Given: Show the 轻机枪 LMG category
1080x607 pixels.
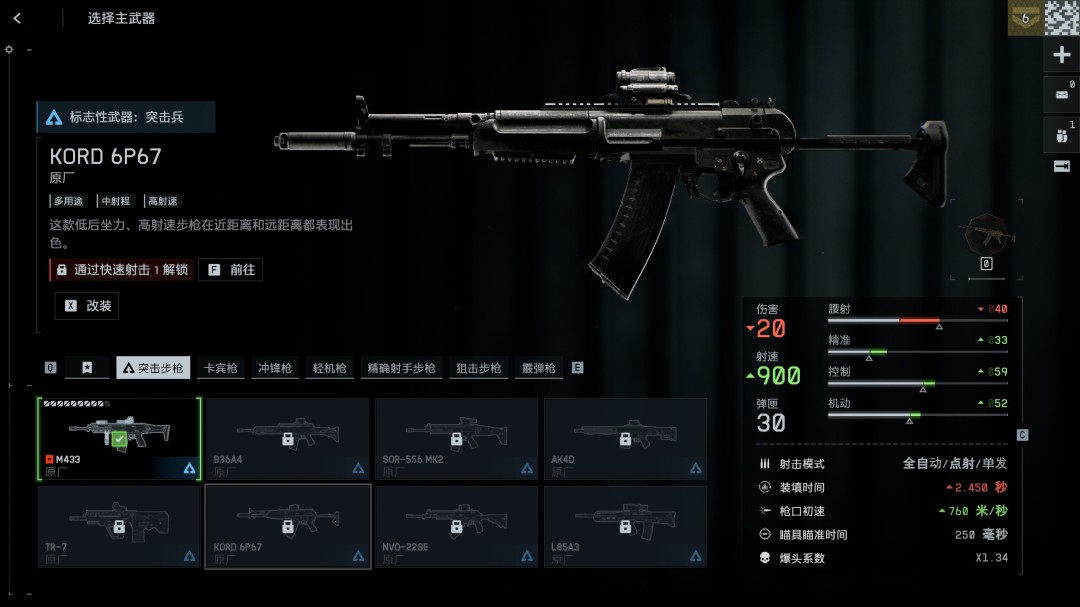Looking at the screenshot, I should 329,368.
